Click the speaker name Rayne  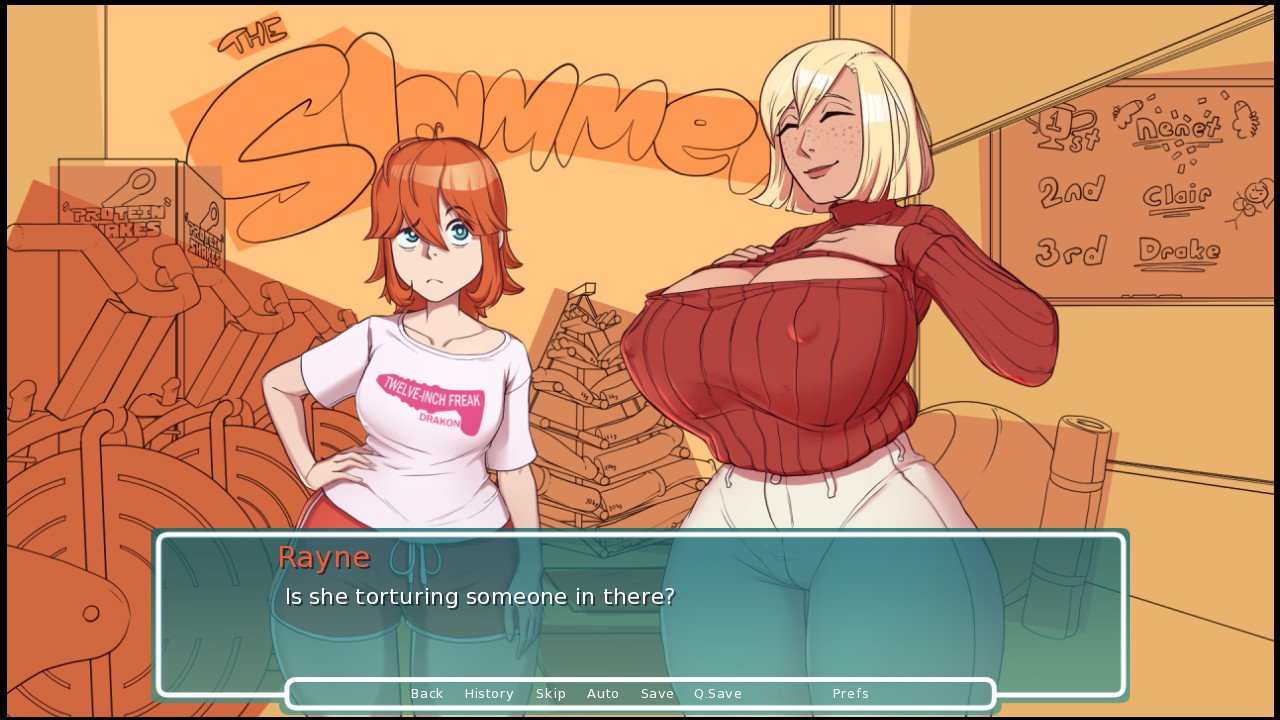click(x=323, y=558)
